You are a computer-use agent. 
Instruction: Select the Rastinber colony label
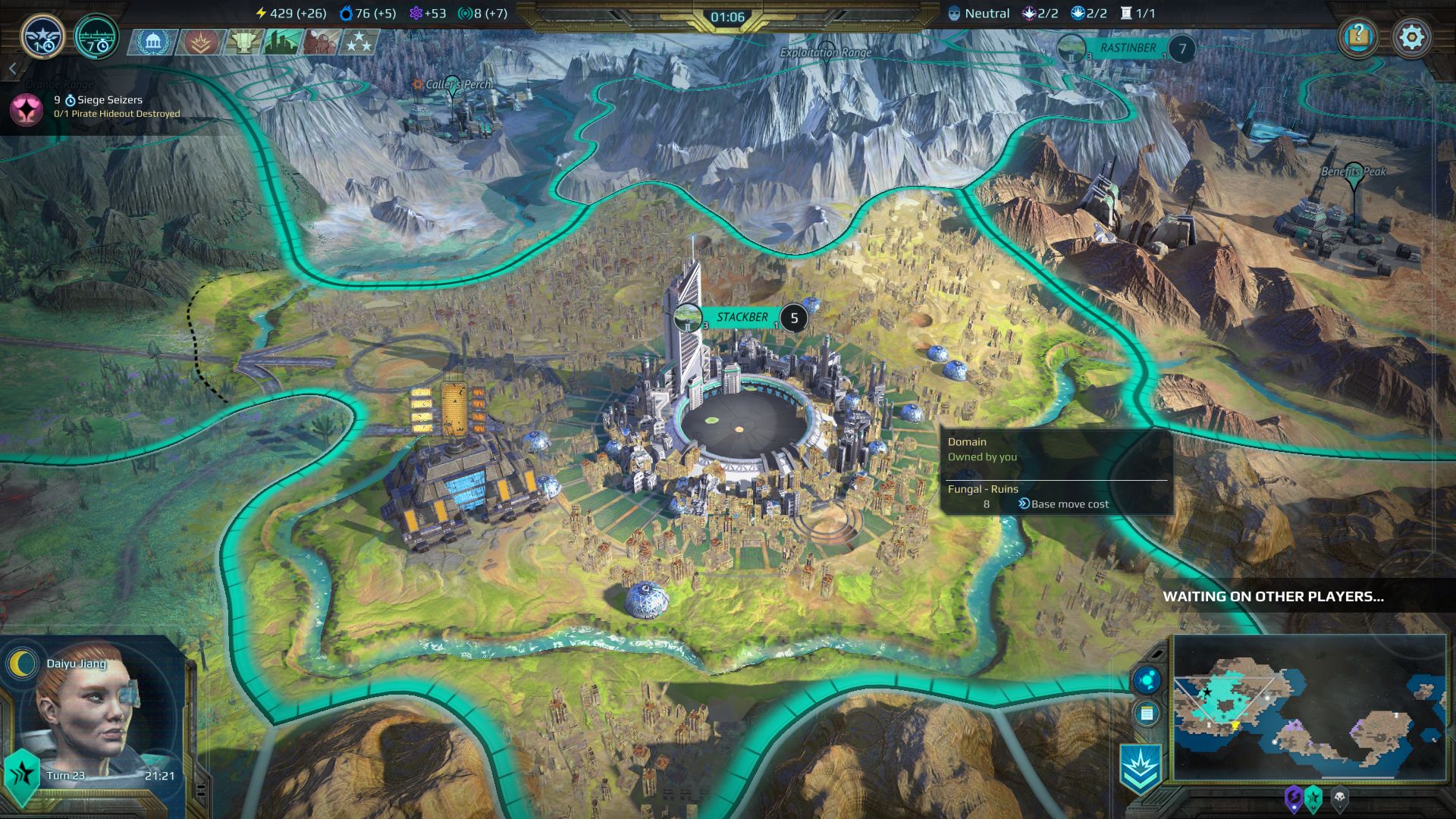1128,49
